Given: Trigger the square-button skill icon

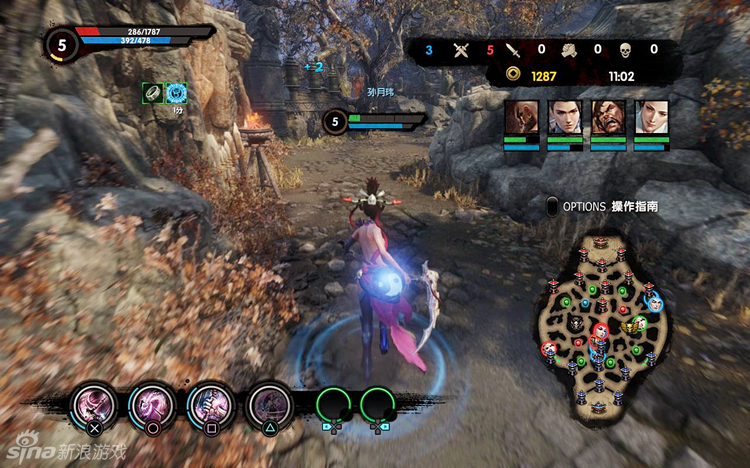Looking at the screenshot, I should (x=210, y=404).
